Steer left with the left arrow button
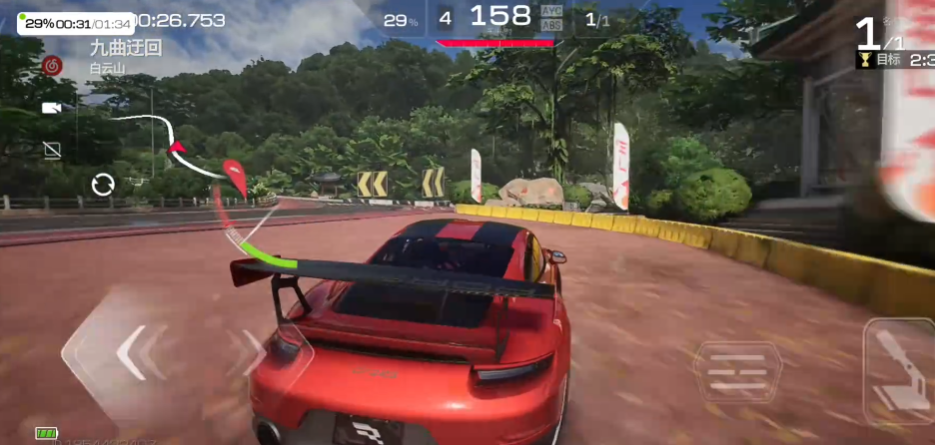The height and width of the screenshot is (445, 935). pyautogui.click(x=128, y=351)
